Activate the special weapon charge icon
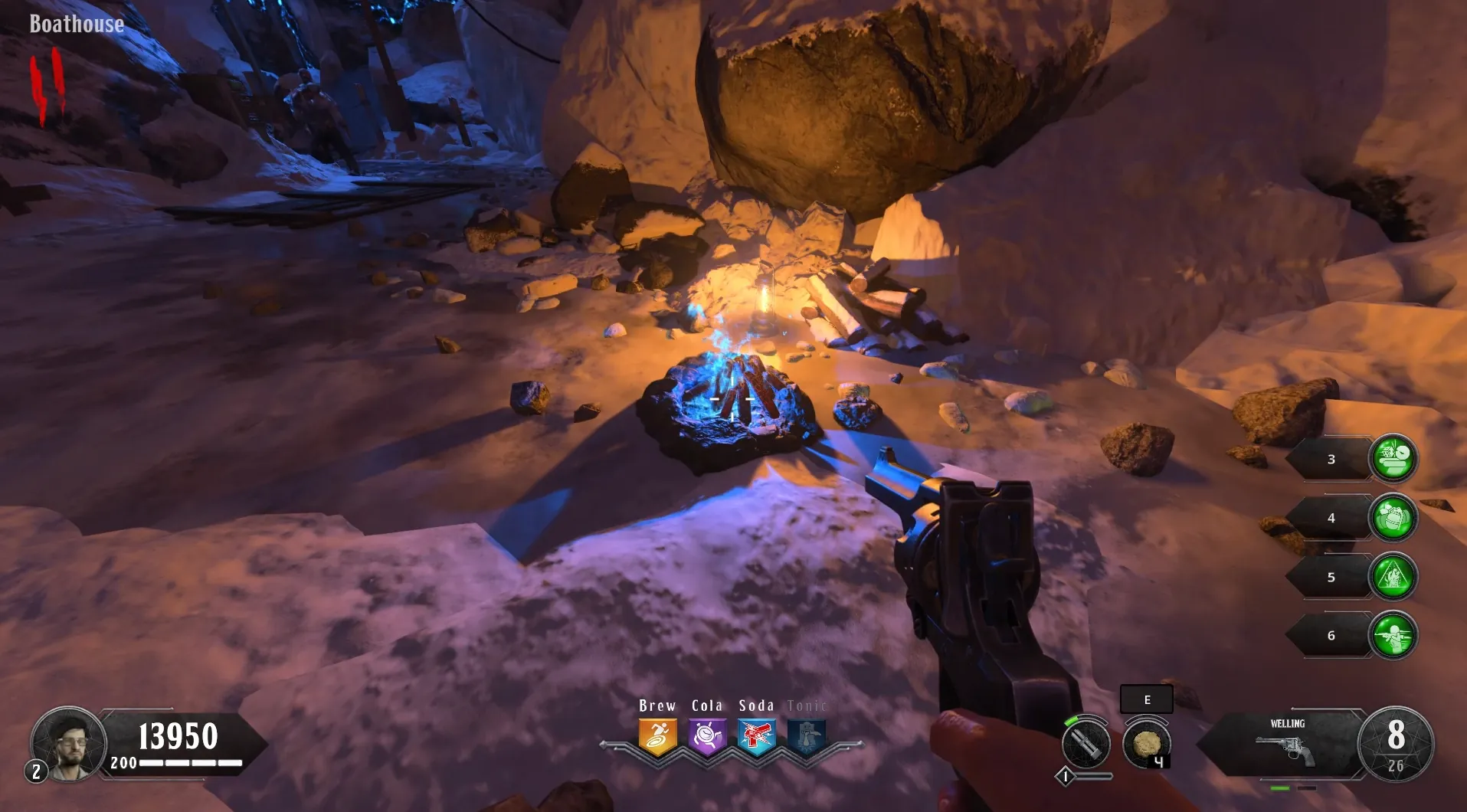 [x=1086, y=744]
